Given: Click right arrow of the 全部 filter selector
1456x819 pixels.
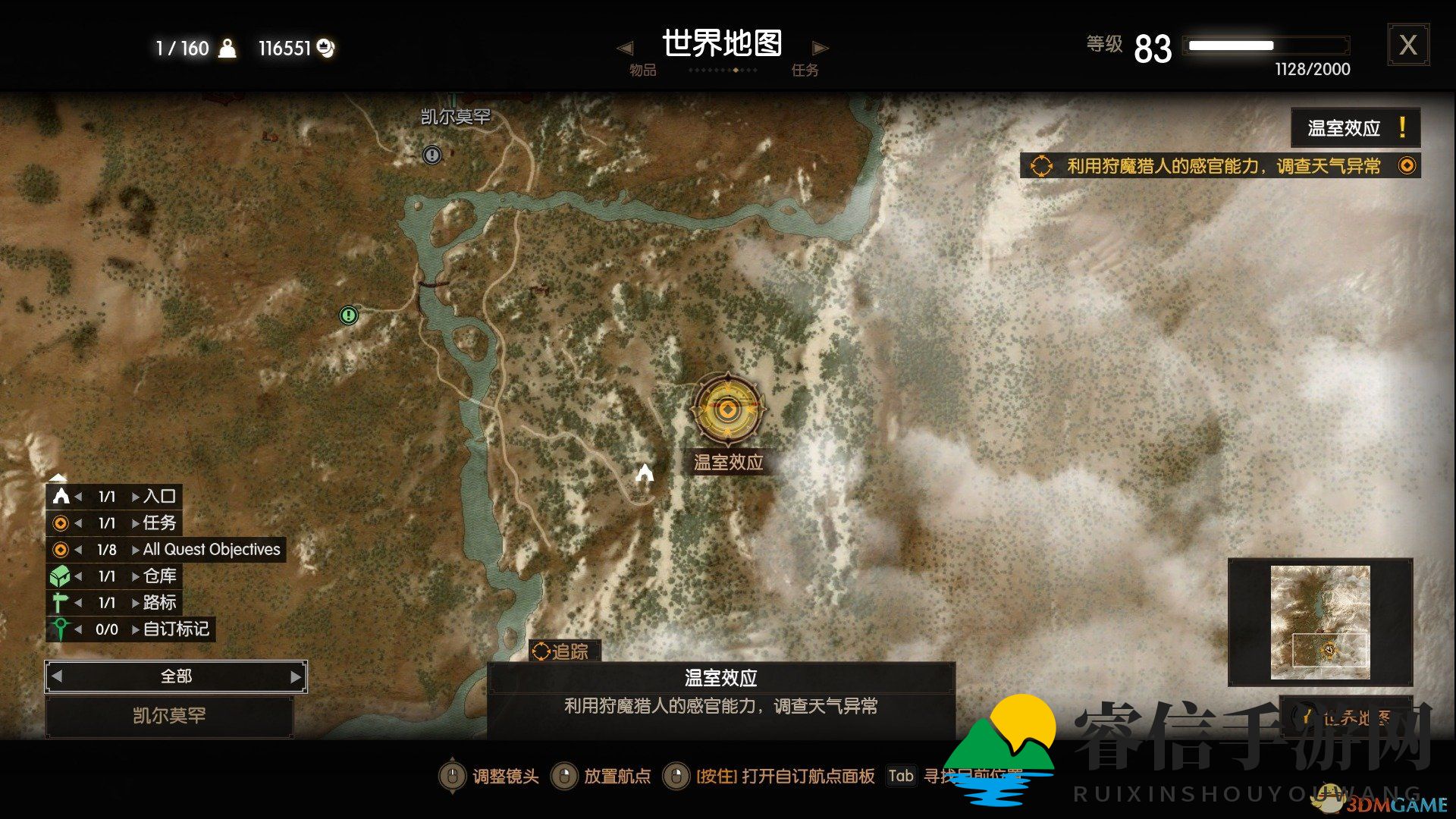Looking at the screenshot, I should coord(298,676).
